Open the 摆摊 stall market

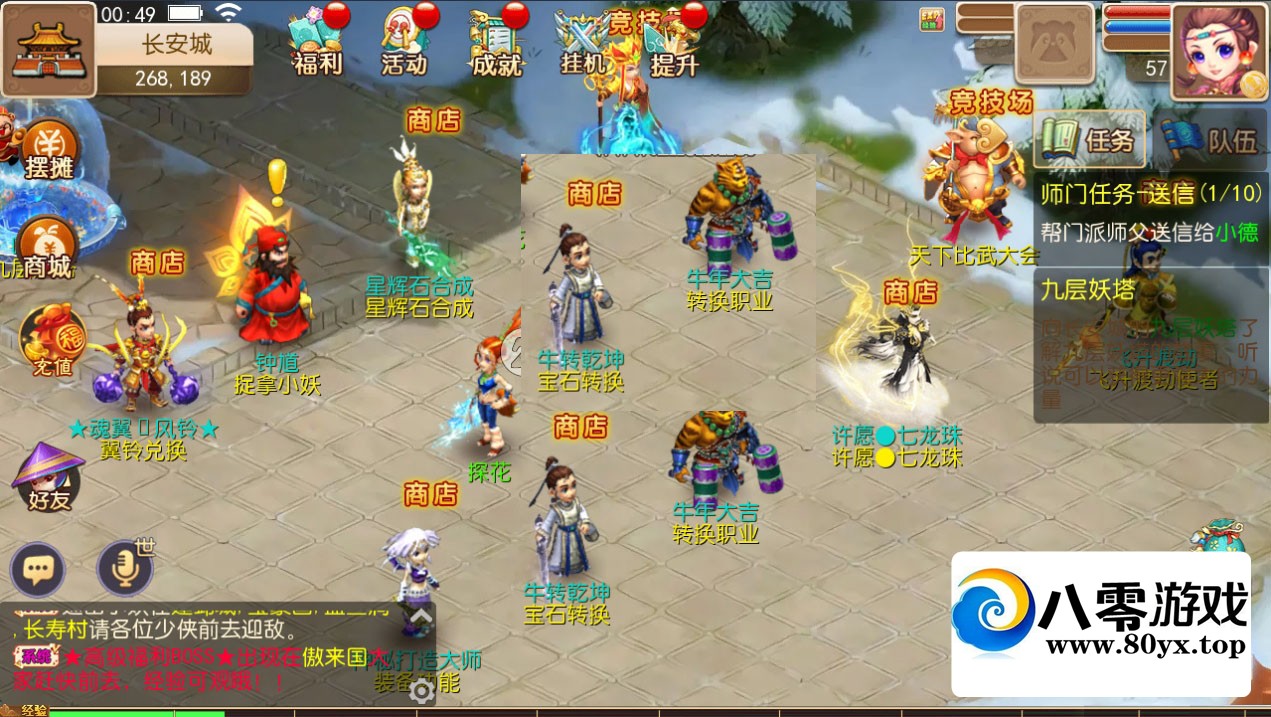(x=49, y=153)
